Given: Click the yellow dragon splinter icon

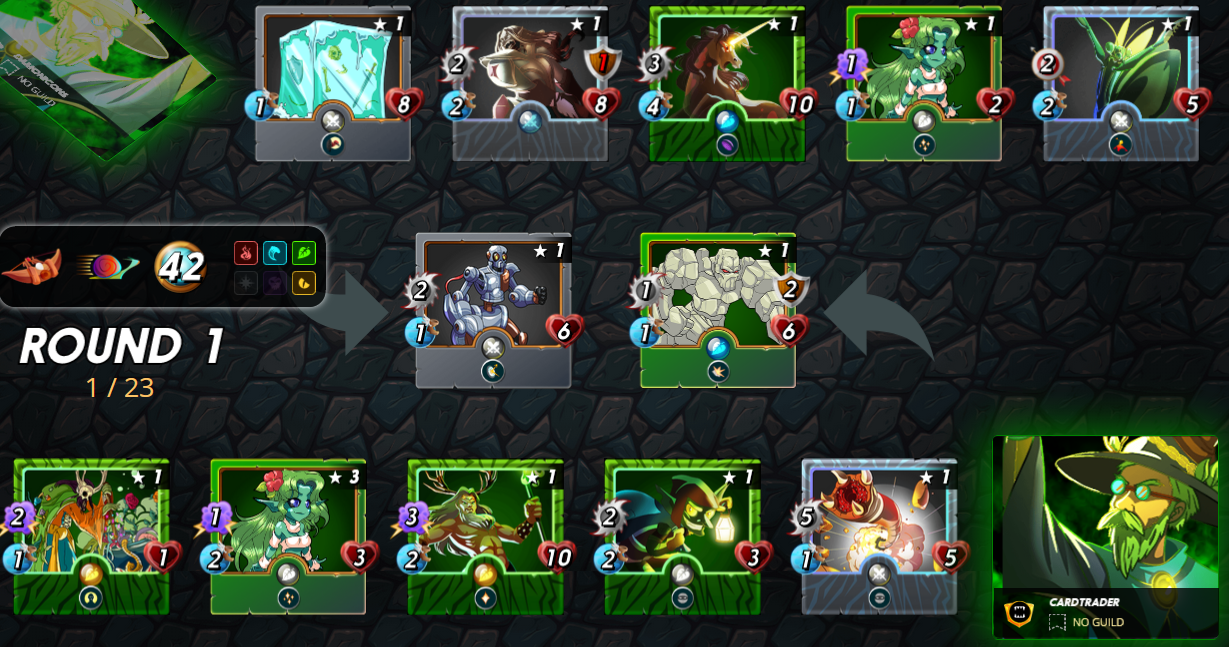Looking at the screenshot, I should point(304,283).
